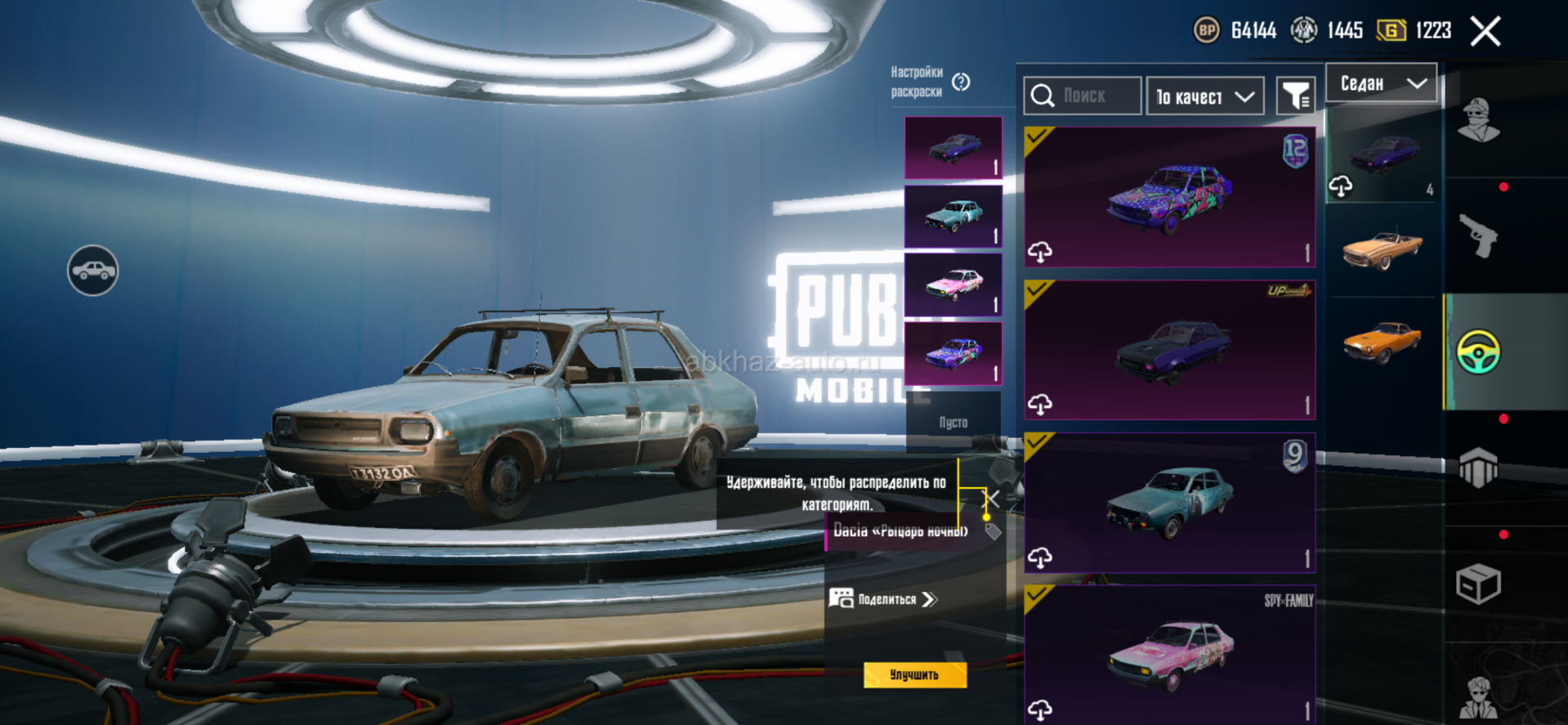Pick the orange coupe car thumbnail
Screen dimensions: 1568x725
click(1382, 341)
